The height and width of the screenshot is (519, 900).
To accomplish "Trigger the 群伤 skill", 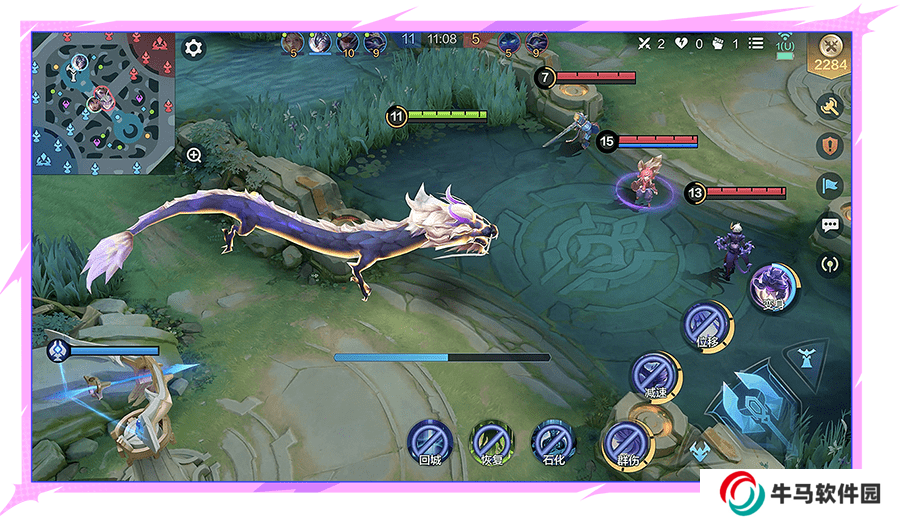I will pyautogui.click(x=626, y=443).
